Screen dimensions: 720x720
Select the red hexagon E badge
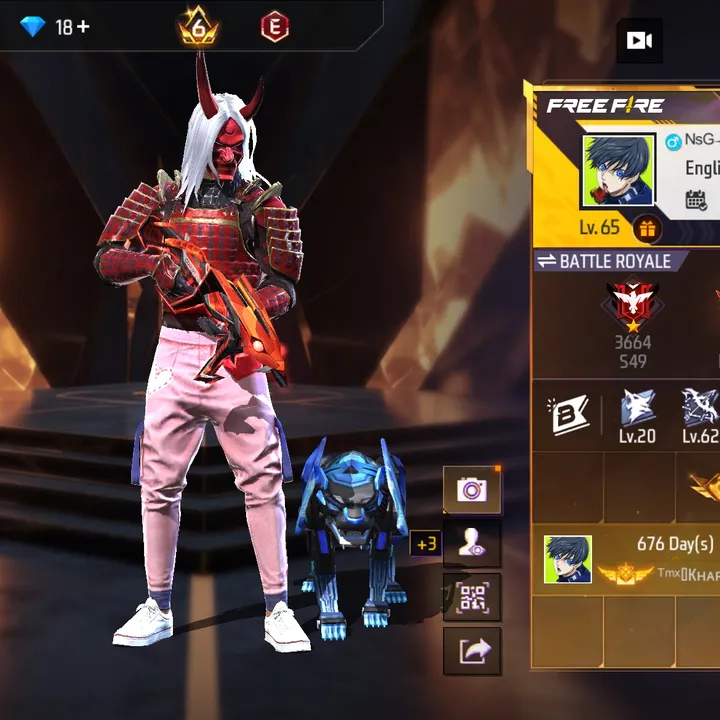tap(274, 27)
